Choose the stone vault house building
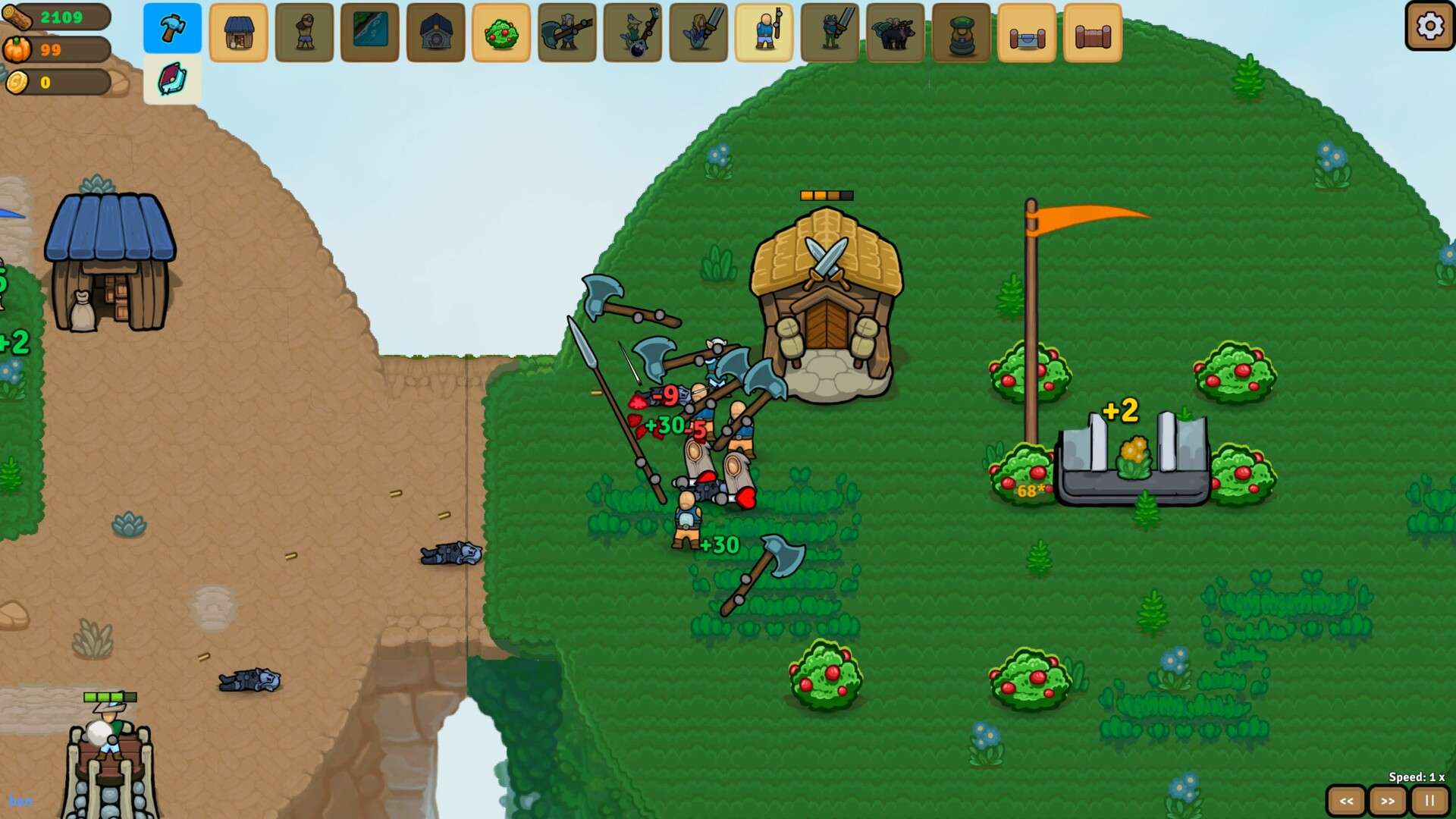 (x=435, y=33)
